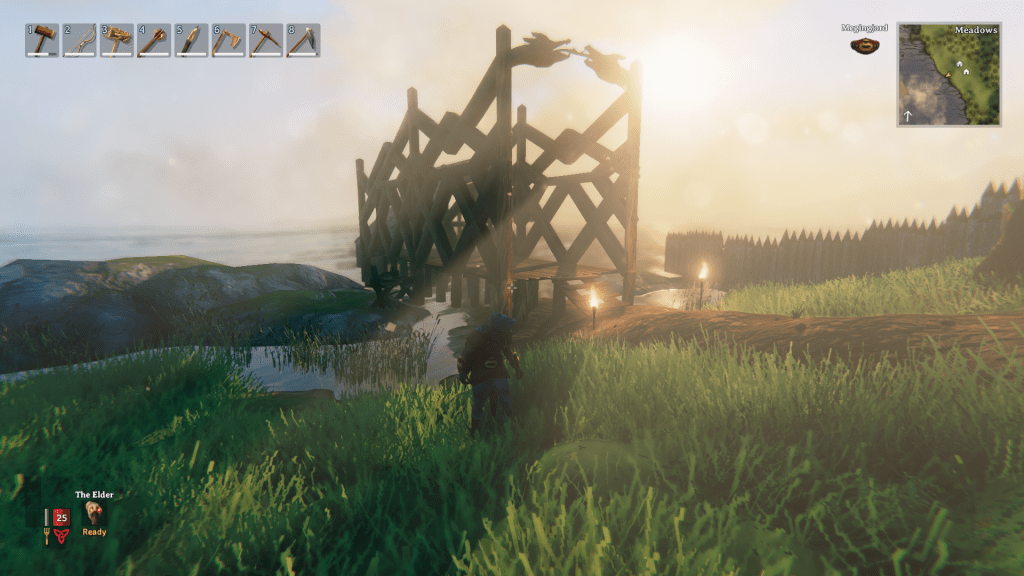Equip the mace in hotbar slot 4
This screenshot has width=1024, height=576.
pyautogui.click(x=154, y=40)
